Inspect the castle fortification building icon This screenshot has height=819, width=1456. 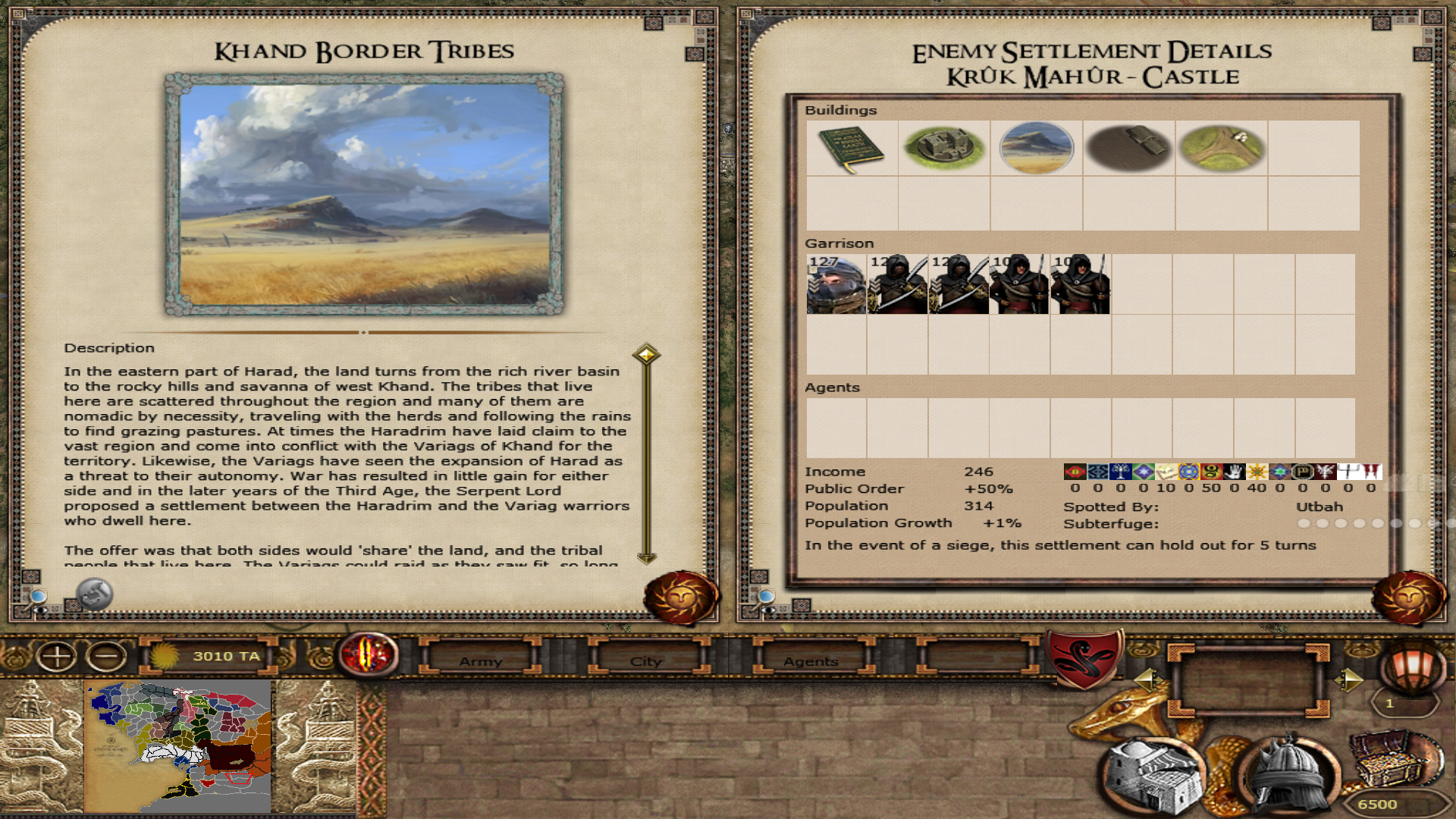pyautogui.click(x=943, y=149)
